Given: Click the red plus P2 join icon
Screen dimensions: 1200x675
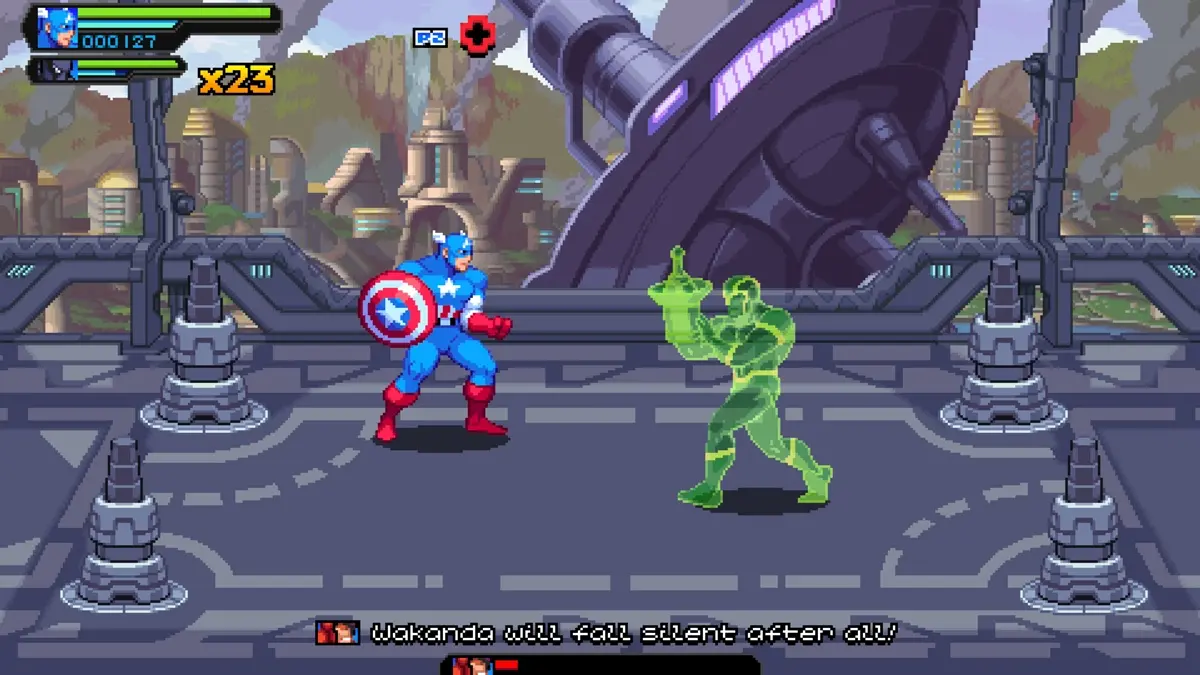Looking at the screenshot, I should (x=479, y=37).
